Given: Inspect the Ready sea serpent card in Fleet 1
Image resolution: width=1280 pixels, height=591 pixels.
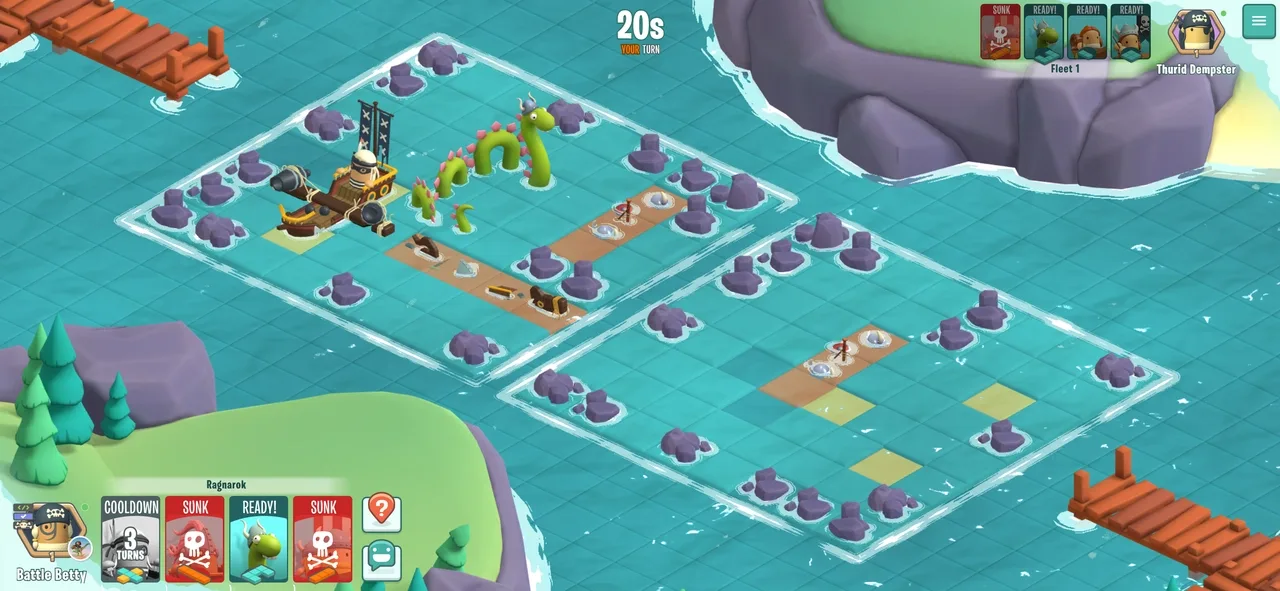Looking at the screenshot, I should coord(1043,32).
